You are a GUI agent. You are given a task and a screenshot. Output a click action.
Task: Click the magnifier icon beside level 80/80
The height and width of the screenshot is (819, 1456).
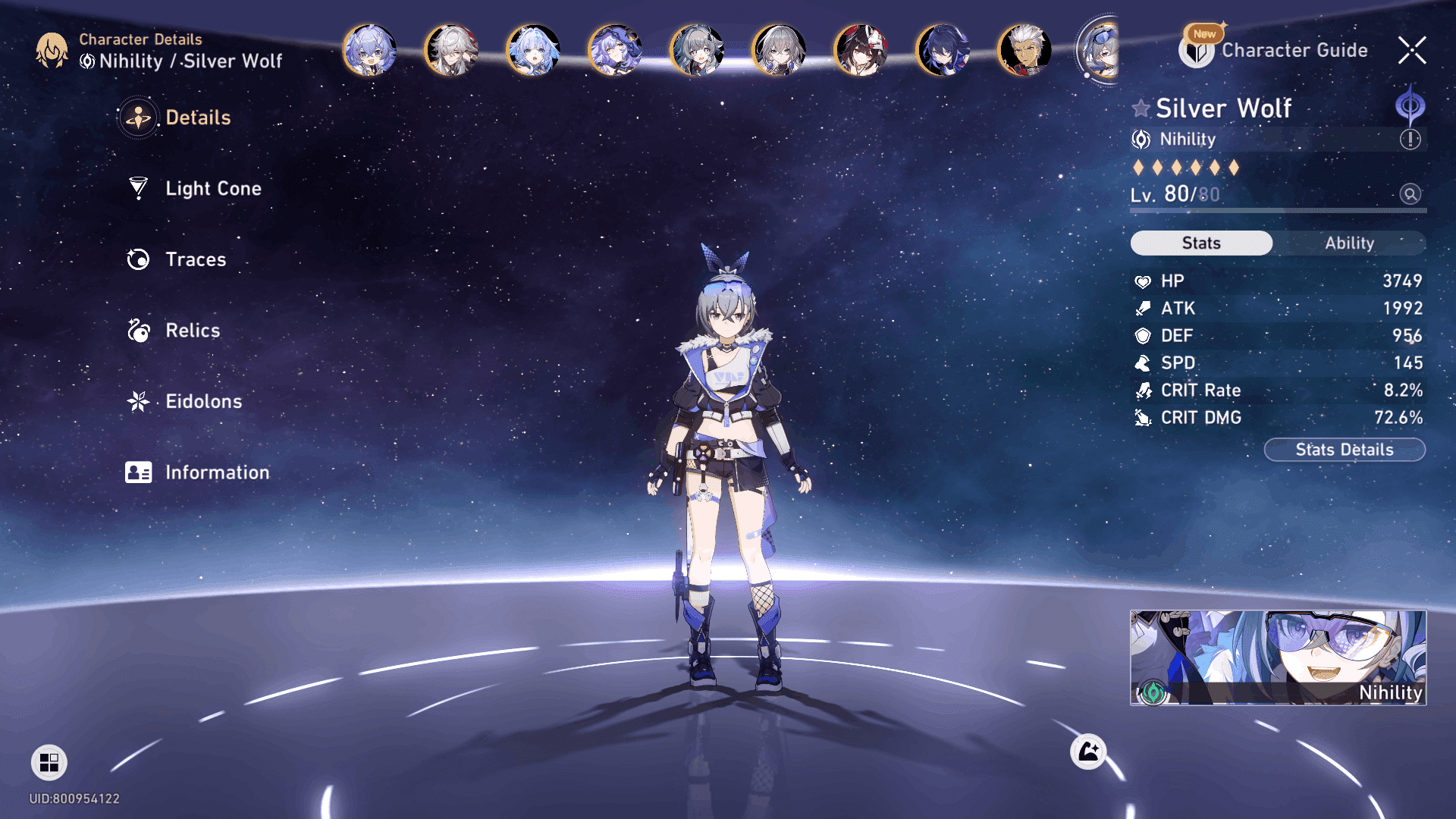click(x=1410, y=194)
